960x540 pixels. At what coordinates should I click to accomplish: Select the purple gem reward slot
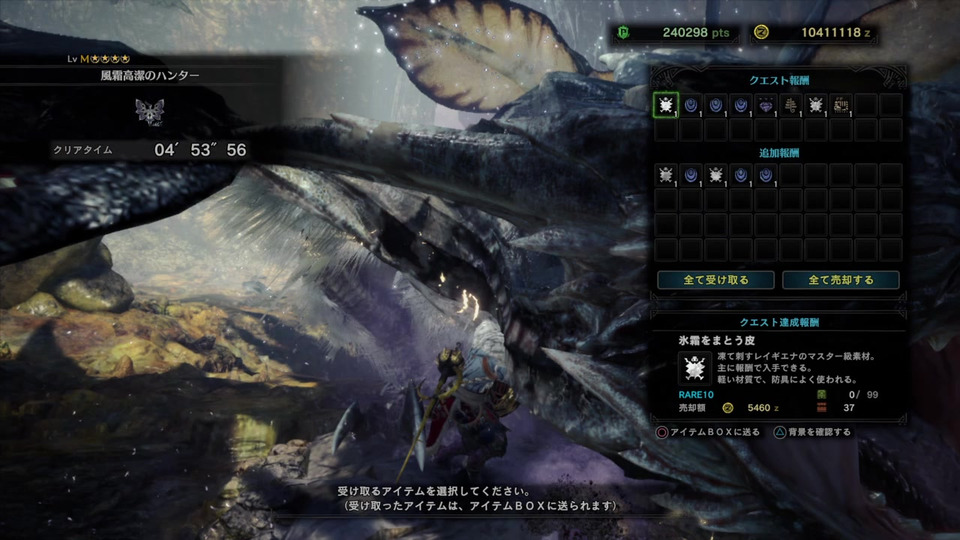[766, 105]
